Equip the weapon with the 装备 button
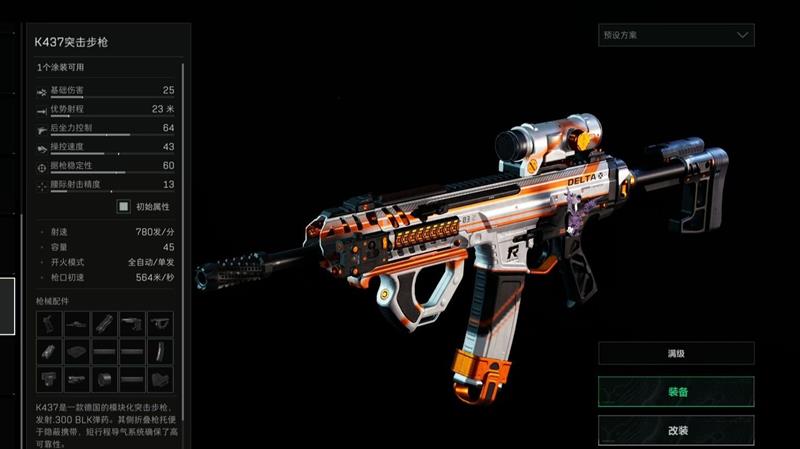This screenshot has height=449, width=800. click(x=676, y=391)
